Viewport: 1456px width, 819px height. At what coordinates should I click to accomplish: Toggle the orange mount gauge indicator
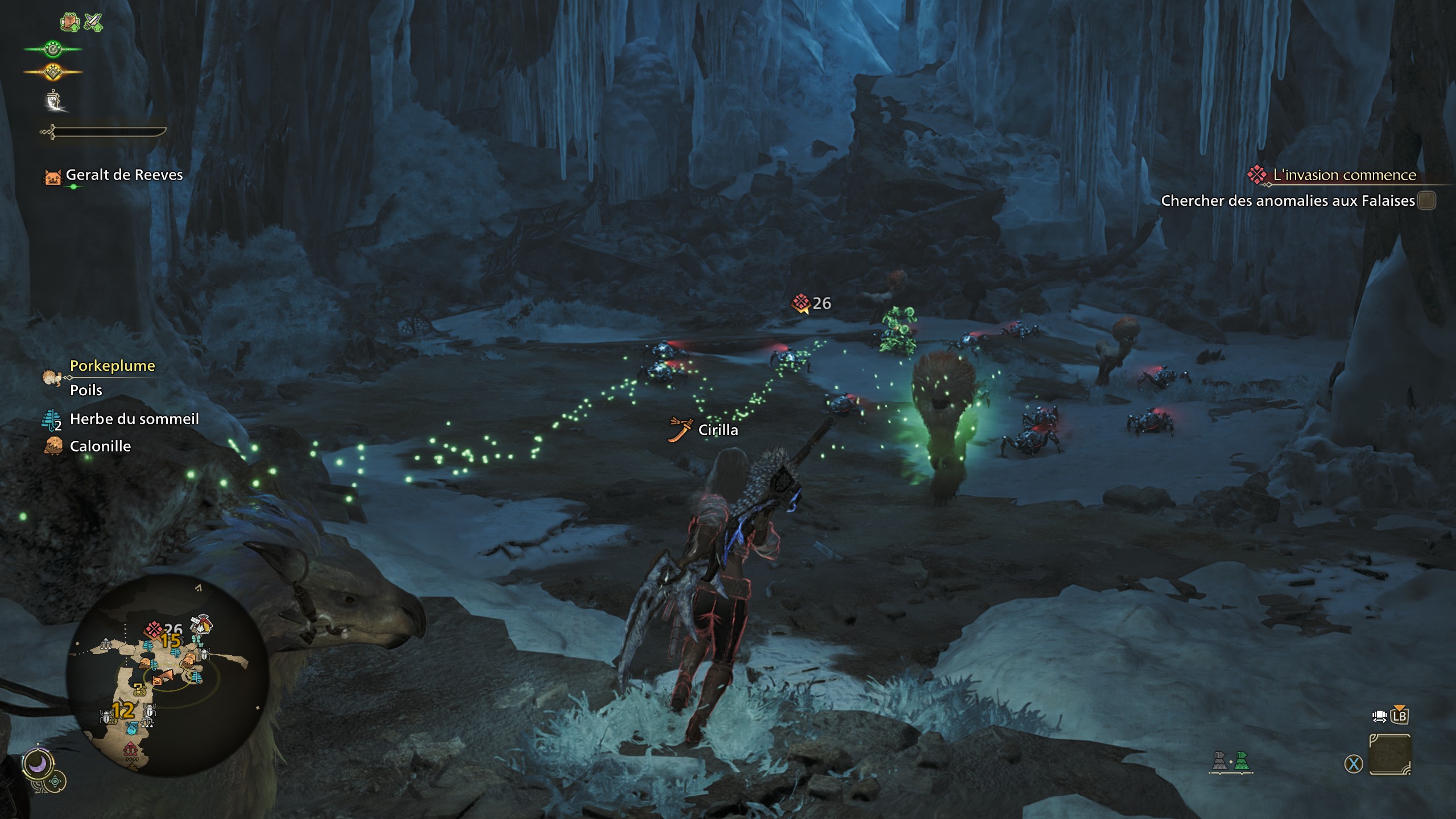(52, 72)
